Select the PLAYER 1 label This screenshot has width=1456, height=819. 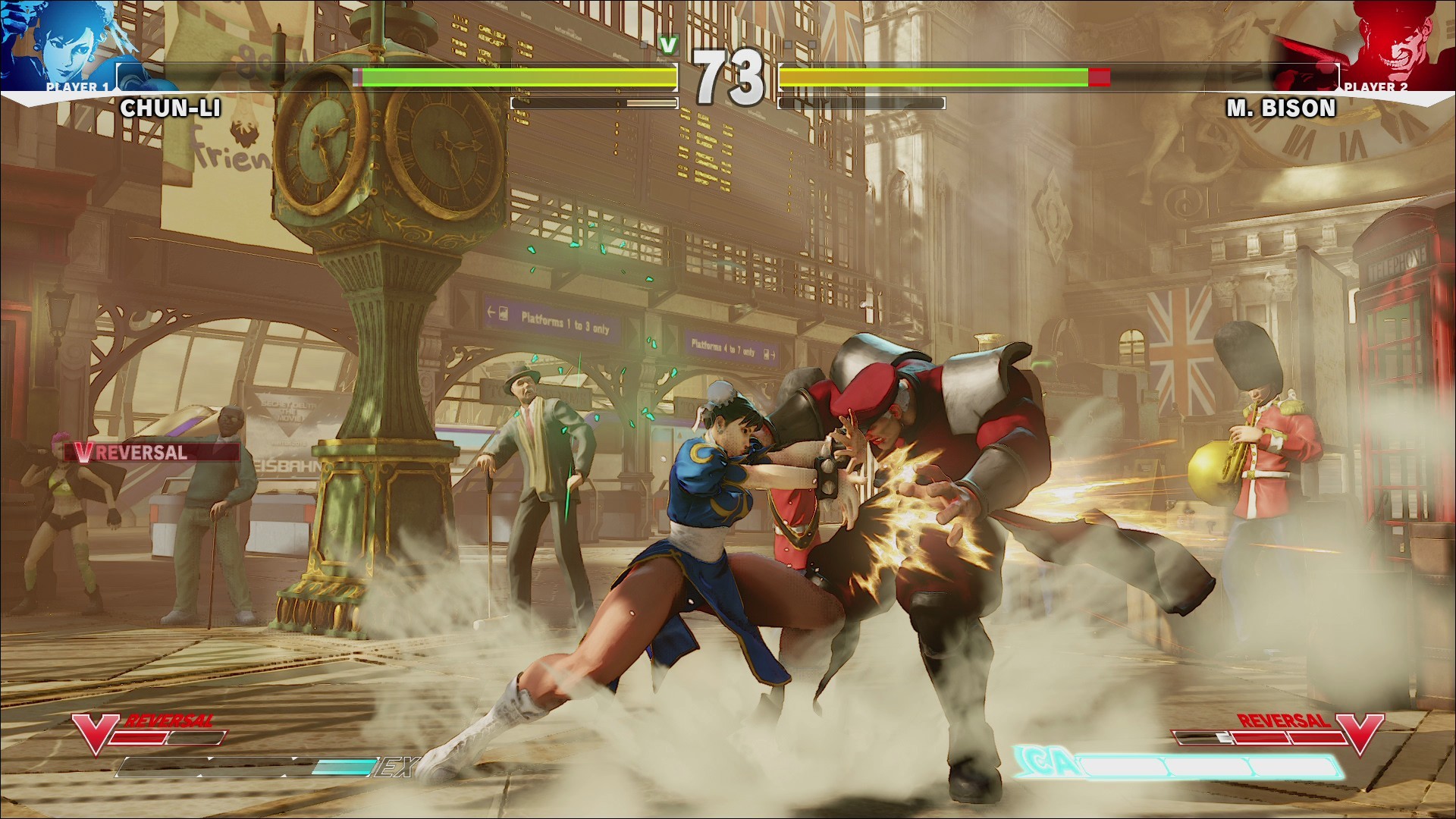coord(80,88)
